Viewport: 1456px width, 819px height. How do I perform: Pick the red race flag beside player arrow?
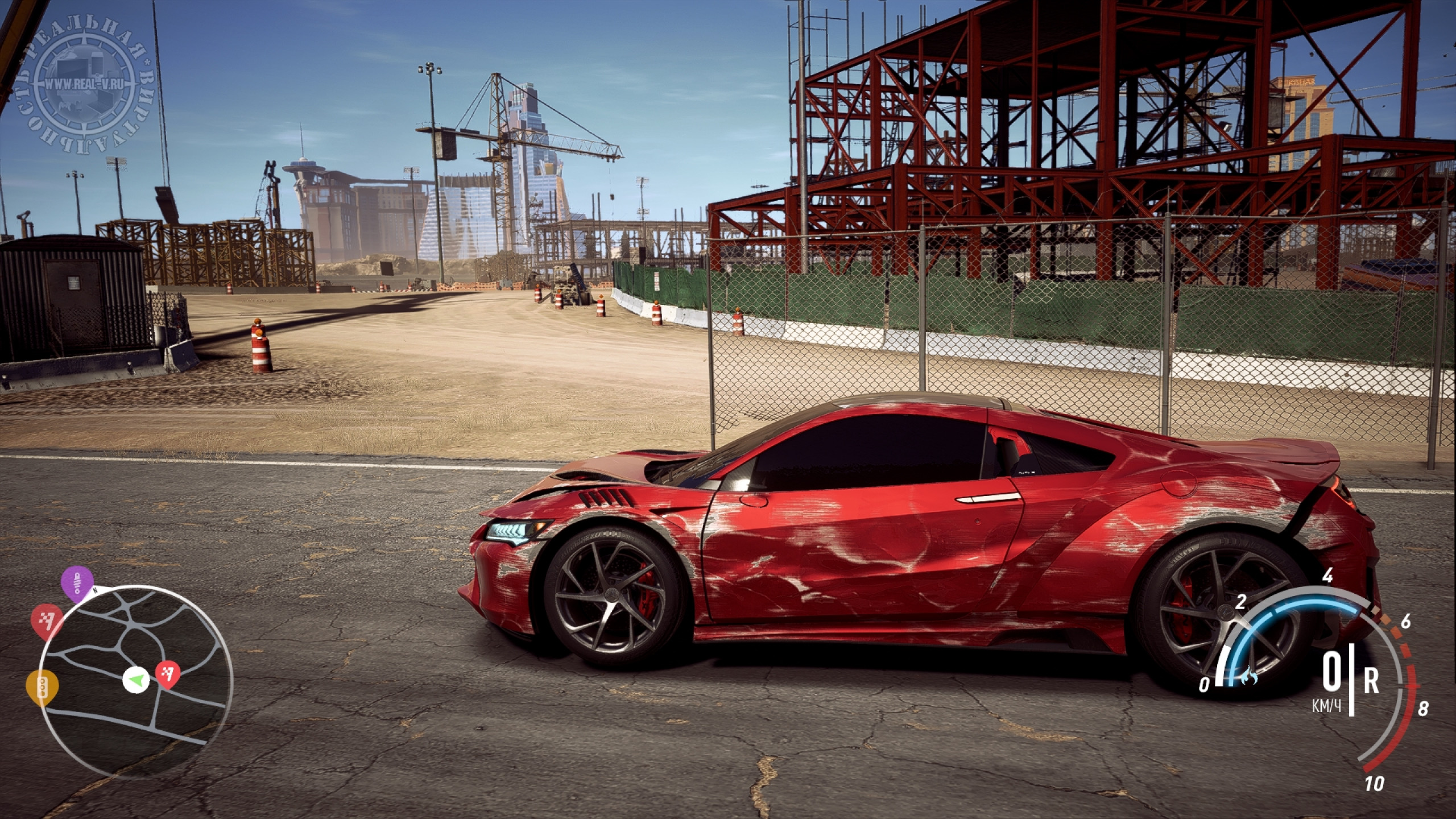168,675
